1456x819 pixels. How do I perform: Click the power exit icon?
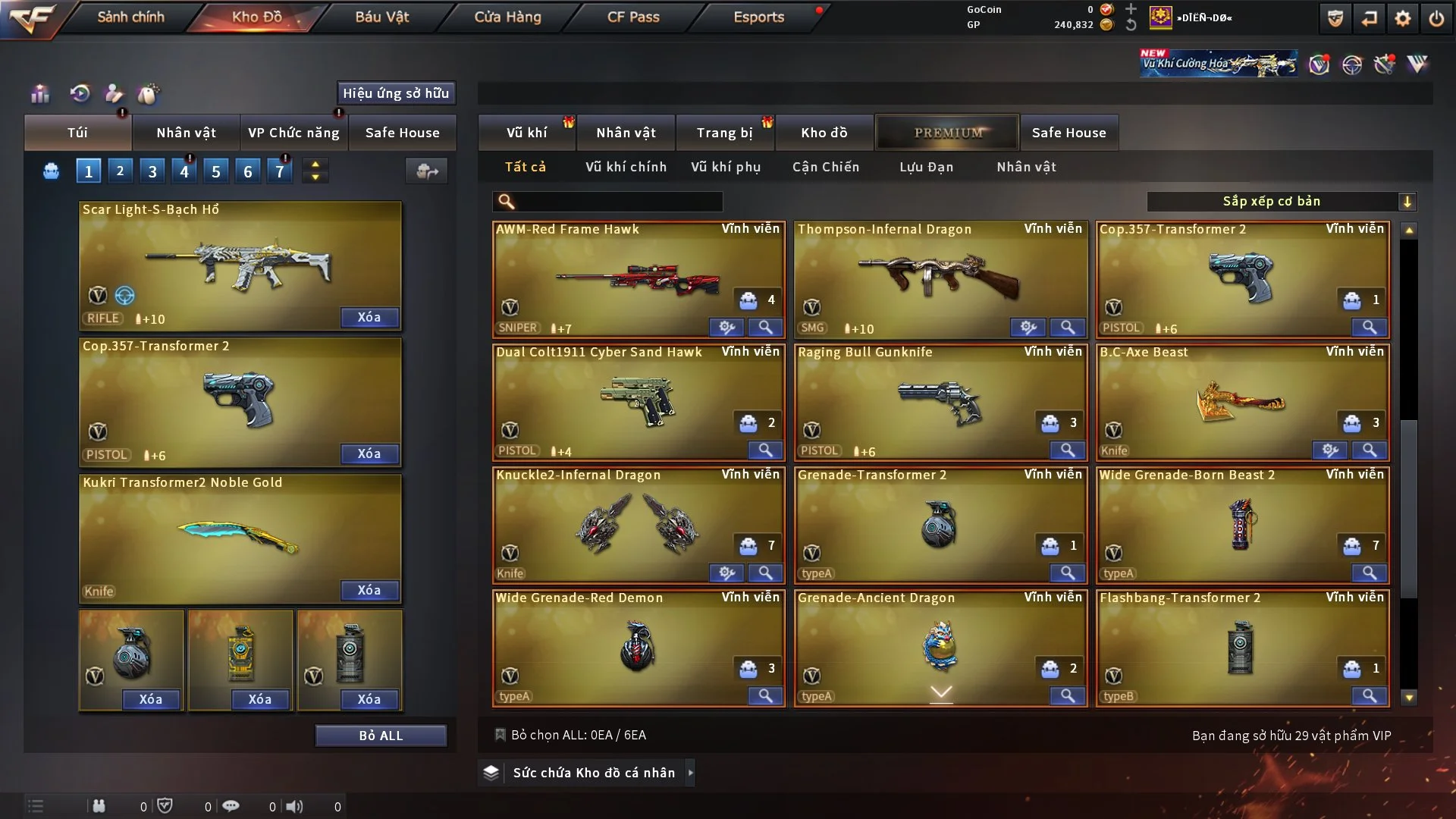(x=1436, y=18)
